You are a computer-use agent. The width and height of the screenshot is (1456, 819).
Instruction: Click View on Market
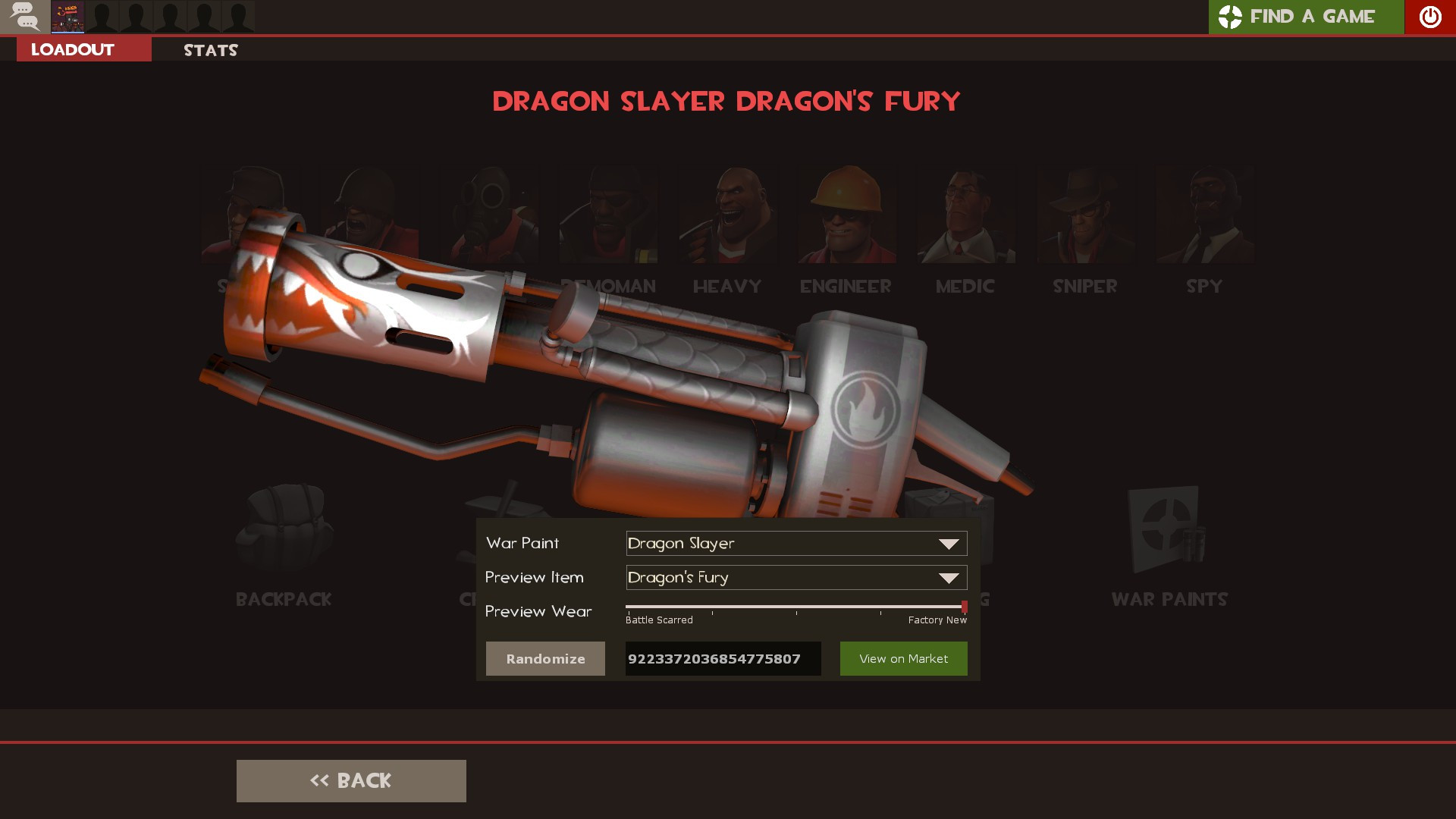(903, 658)
